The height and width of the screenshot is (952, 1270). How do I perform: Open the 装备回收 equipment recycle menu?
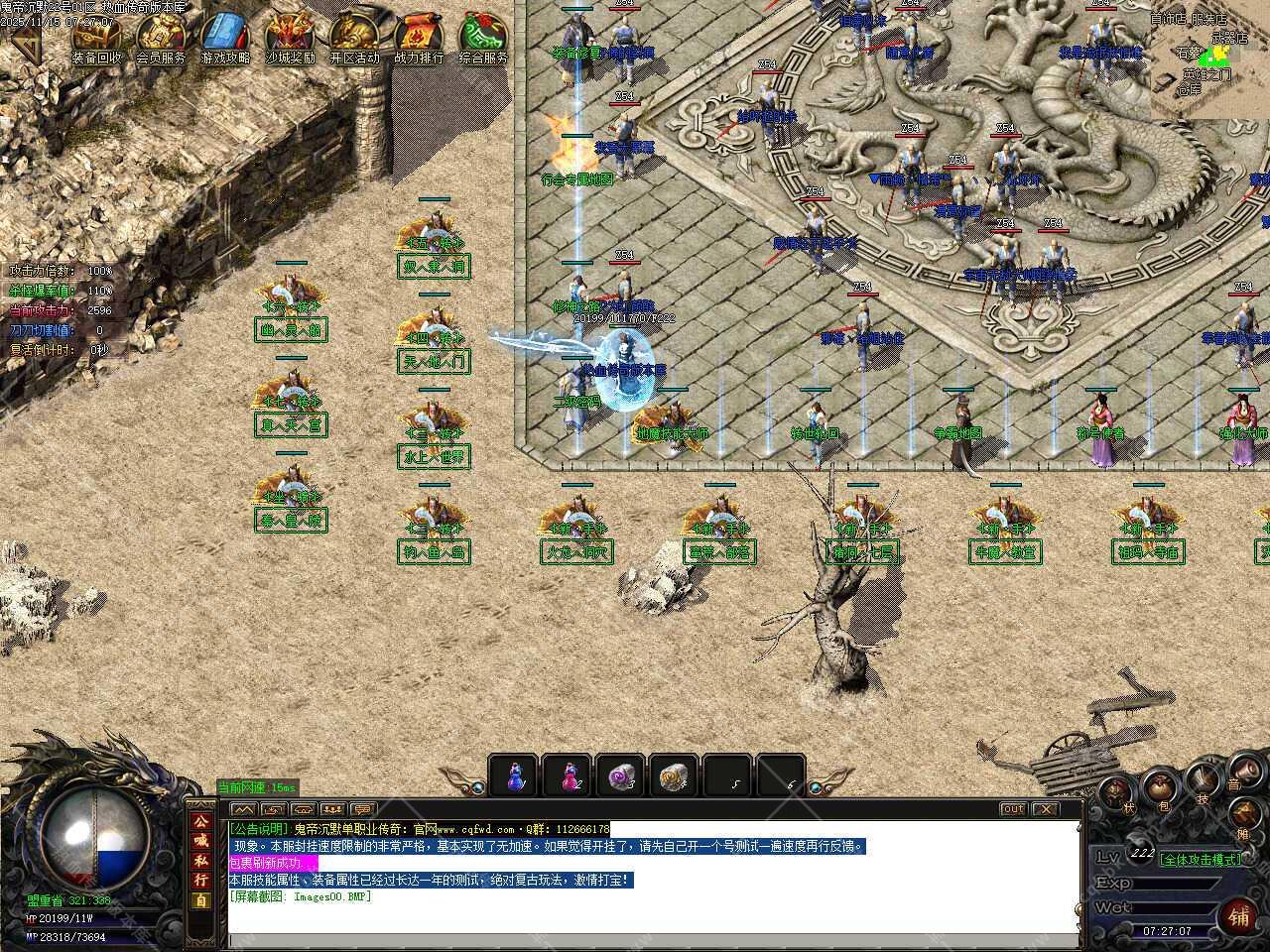(96, 40)
